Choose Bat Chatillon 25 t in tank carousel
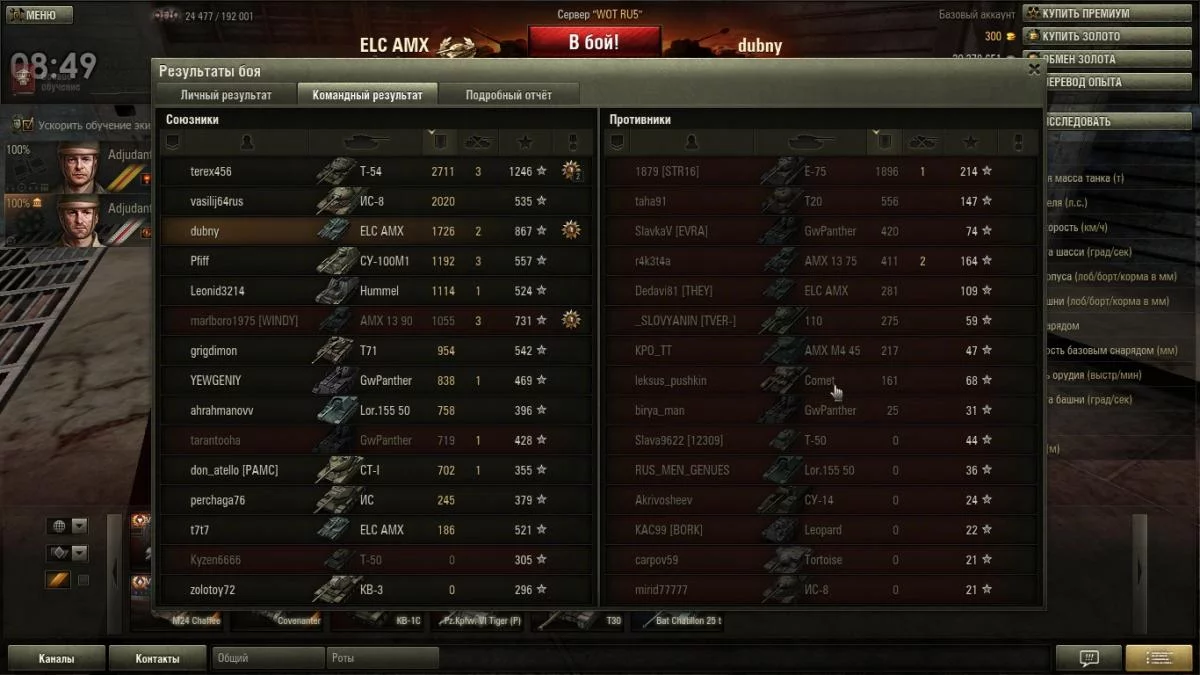This screenshot has width=1200, height=675. click(678, 621)
